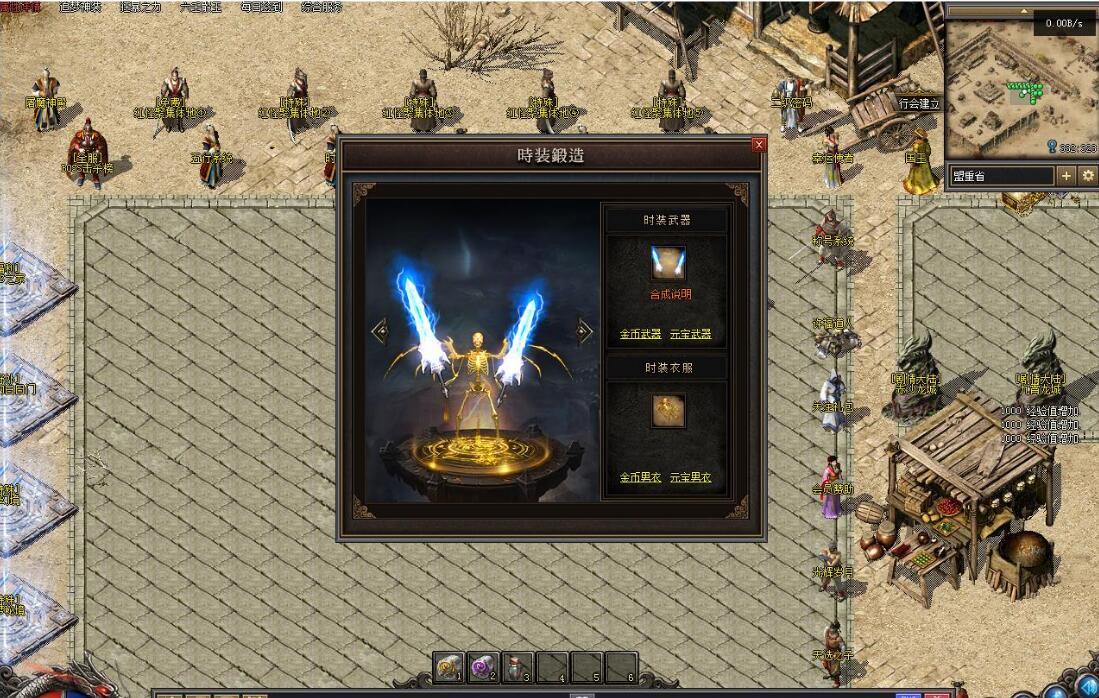Show the next fashion preview with right arrow
This screenshot has height=698, width=1099.
point(585,331)
